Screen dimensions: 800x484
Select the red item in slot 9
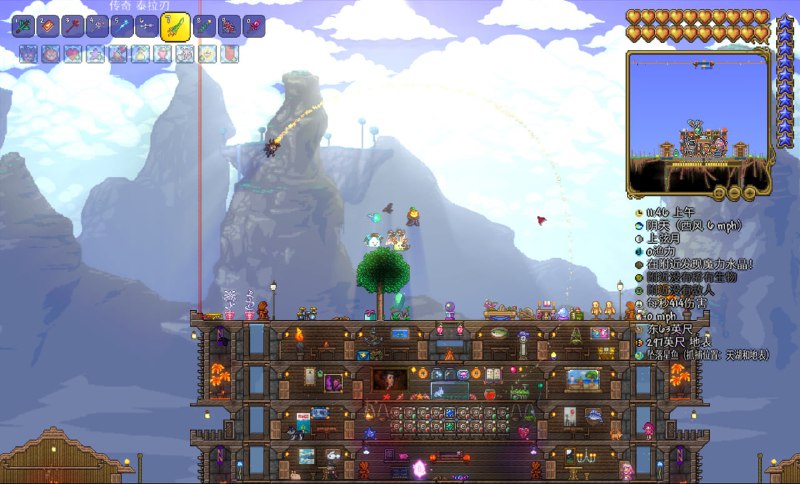tap(230, 25)
